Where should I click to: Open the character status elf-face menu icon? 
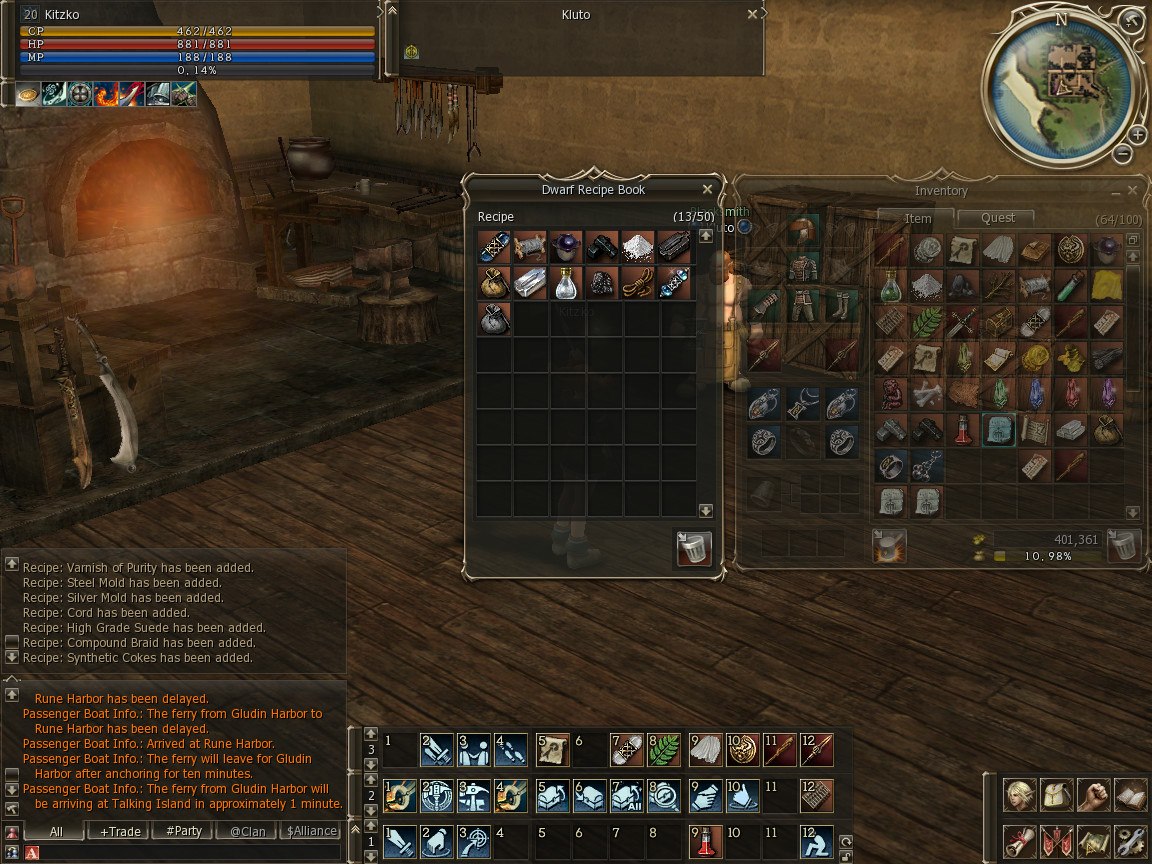pyautogui.click(x=1019, y=795)
